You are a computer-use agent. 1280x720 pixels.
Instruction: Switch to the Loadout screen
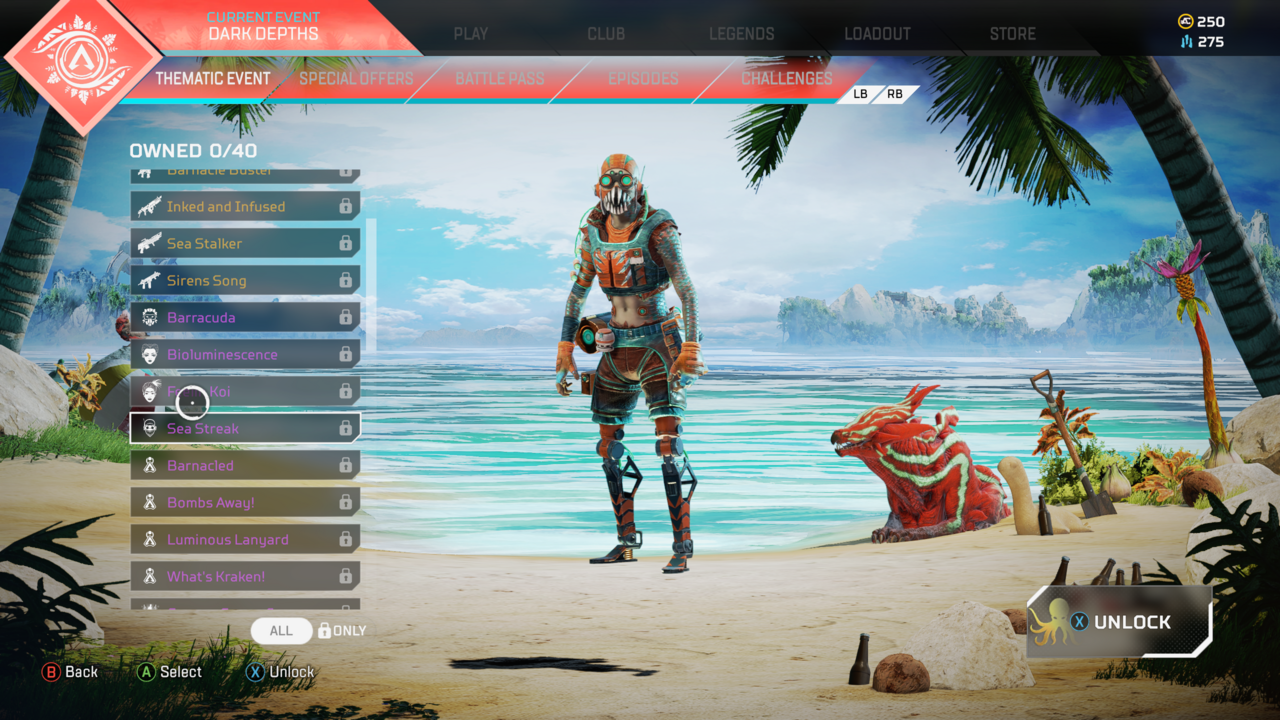click(877, 34)
